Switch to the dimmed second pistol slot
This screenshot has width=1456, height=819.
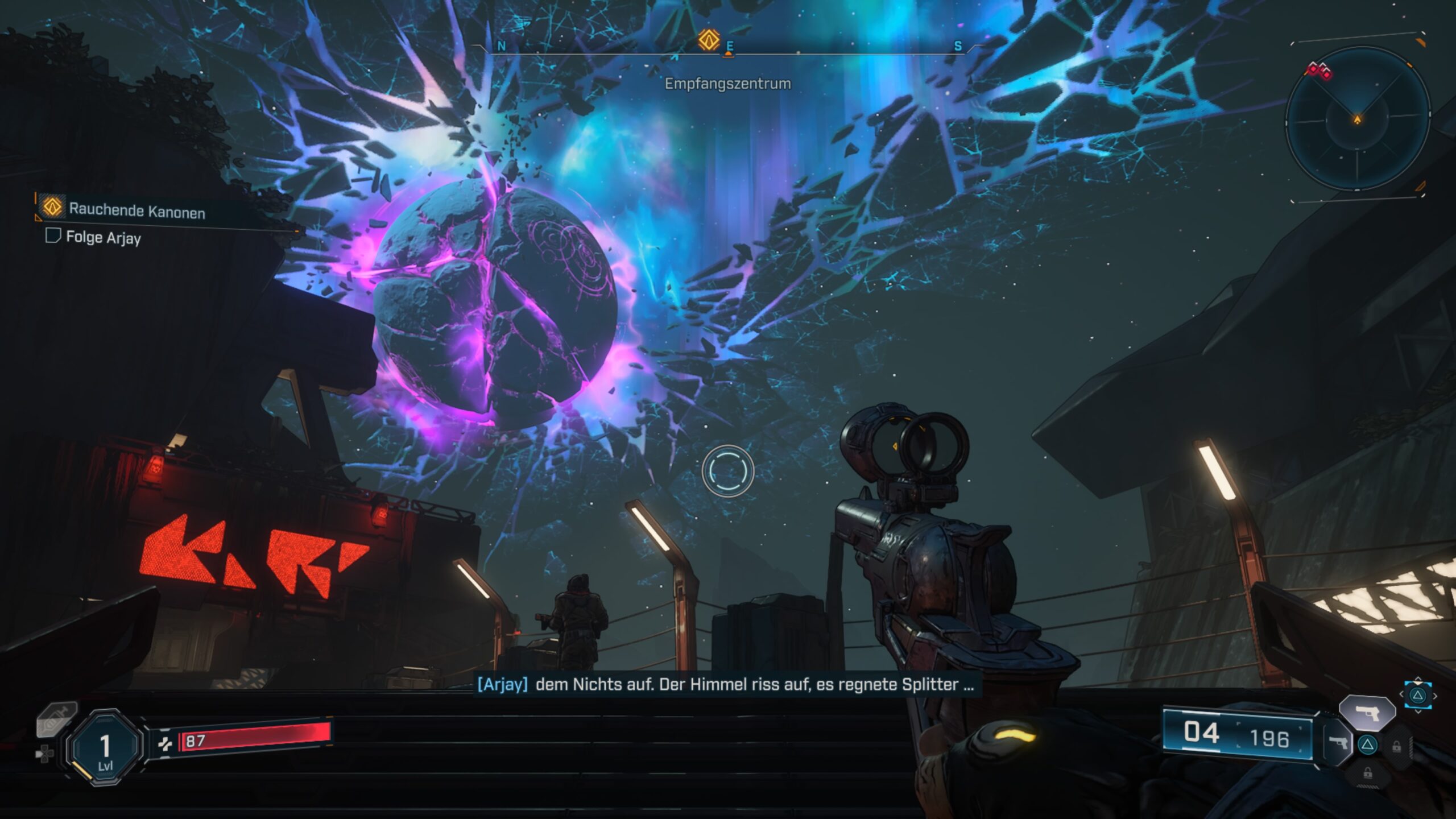coord(1339,743)
